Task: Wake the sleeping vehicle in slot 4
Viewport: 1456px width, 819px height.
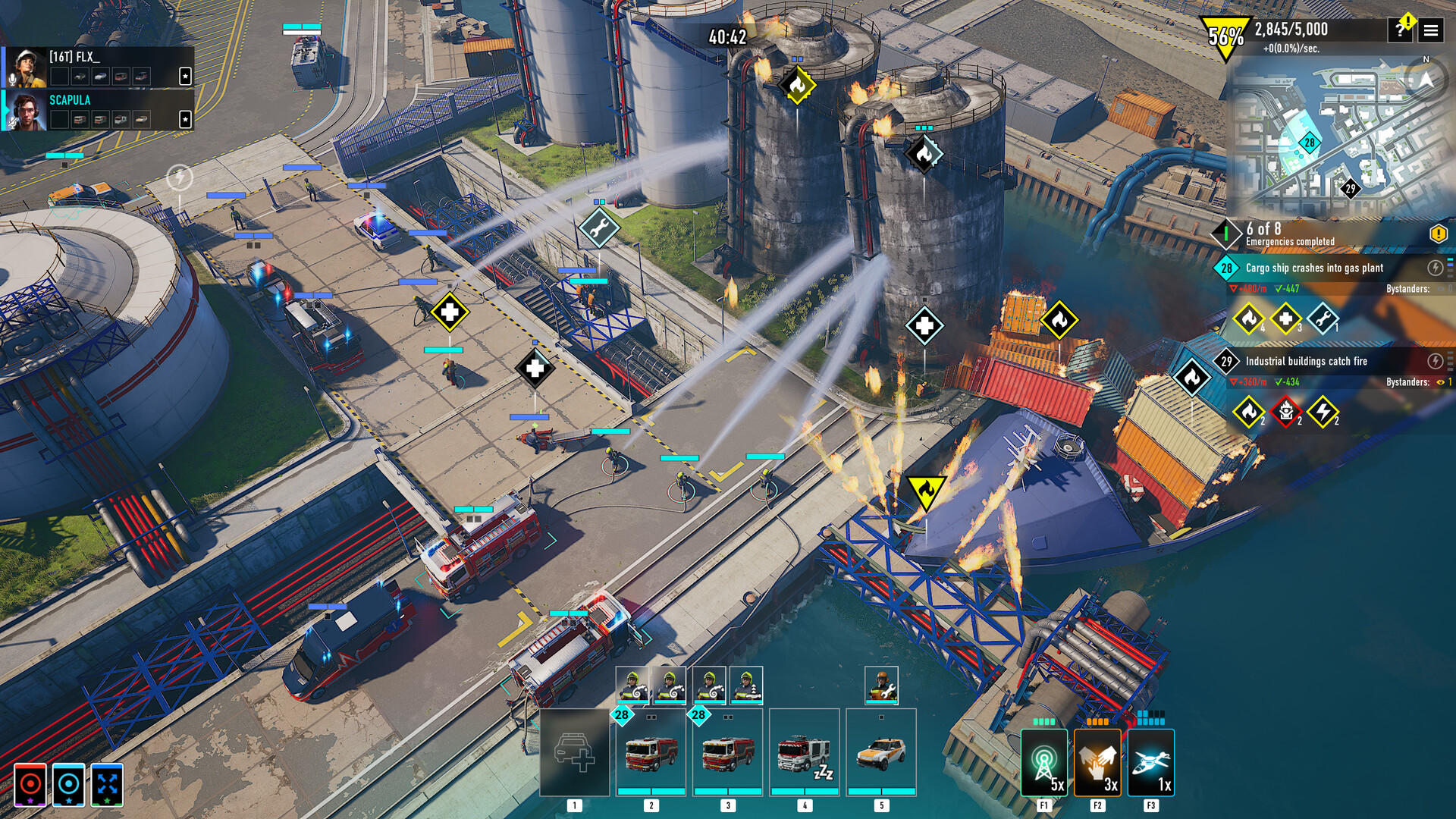Action: click(x=804, y=753)
